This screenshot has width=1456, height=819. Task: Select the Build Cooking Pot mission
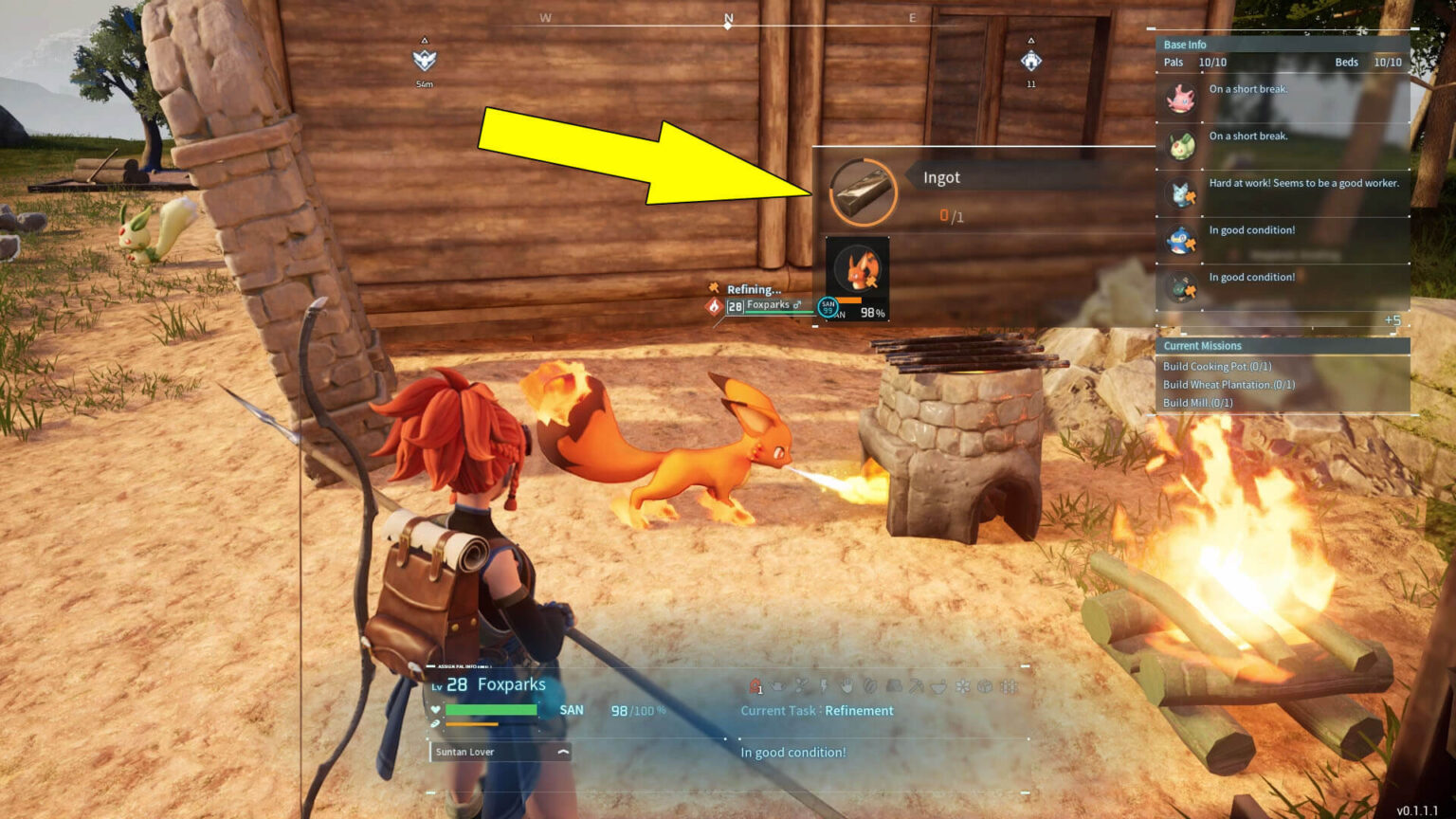[1217, 366]
